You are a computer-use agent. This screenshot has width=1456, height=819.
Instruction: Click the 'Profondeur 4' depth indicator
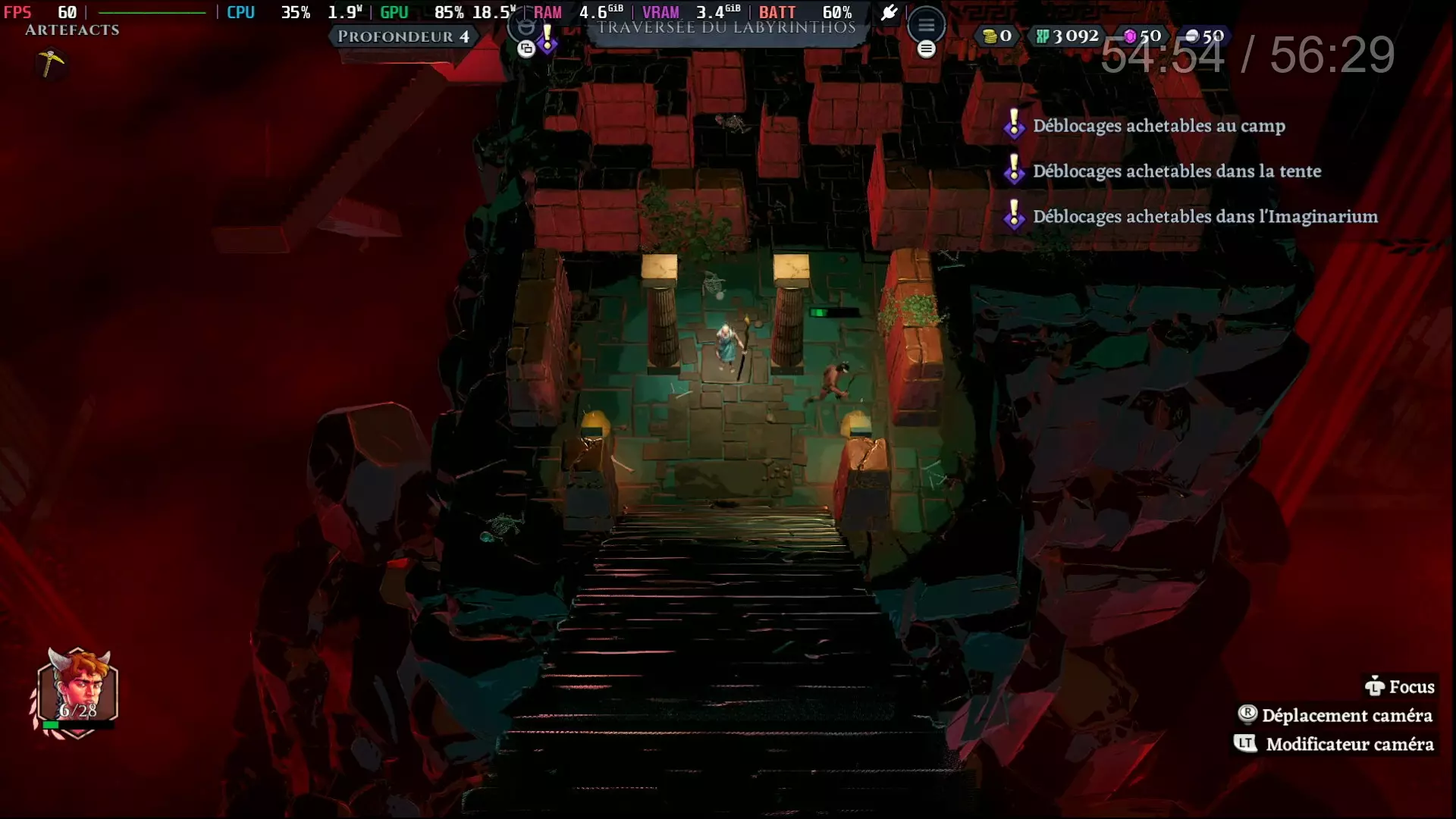coord(403,36)
